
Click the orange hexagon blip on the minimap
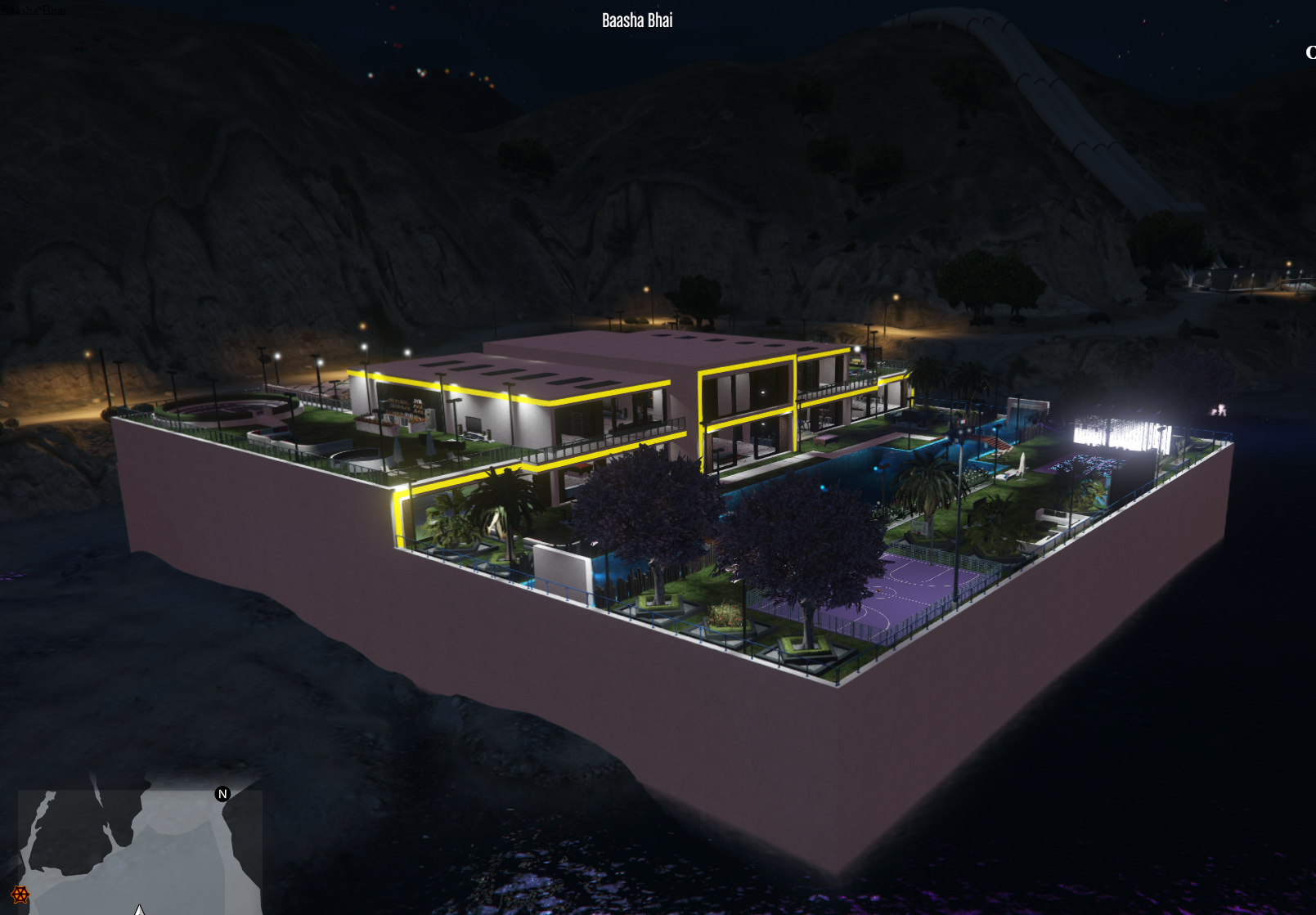tap(20, 895)
